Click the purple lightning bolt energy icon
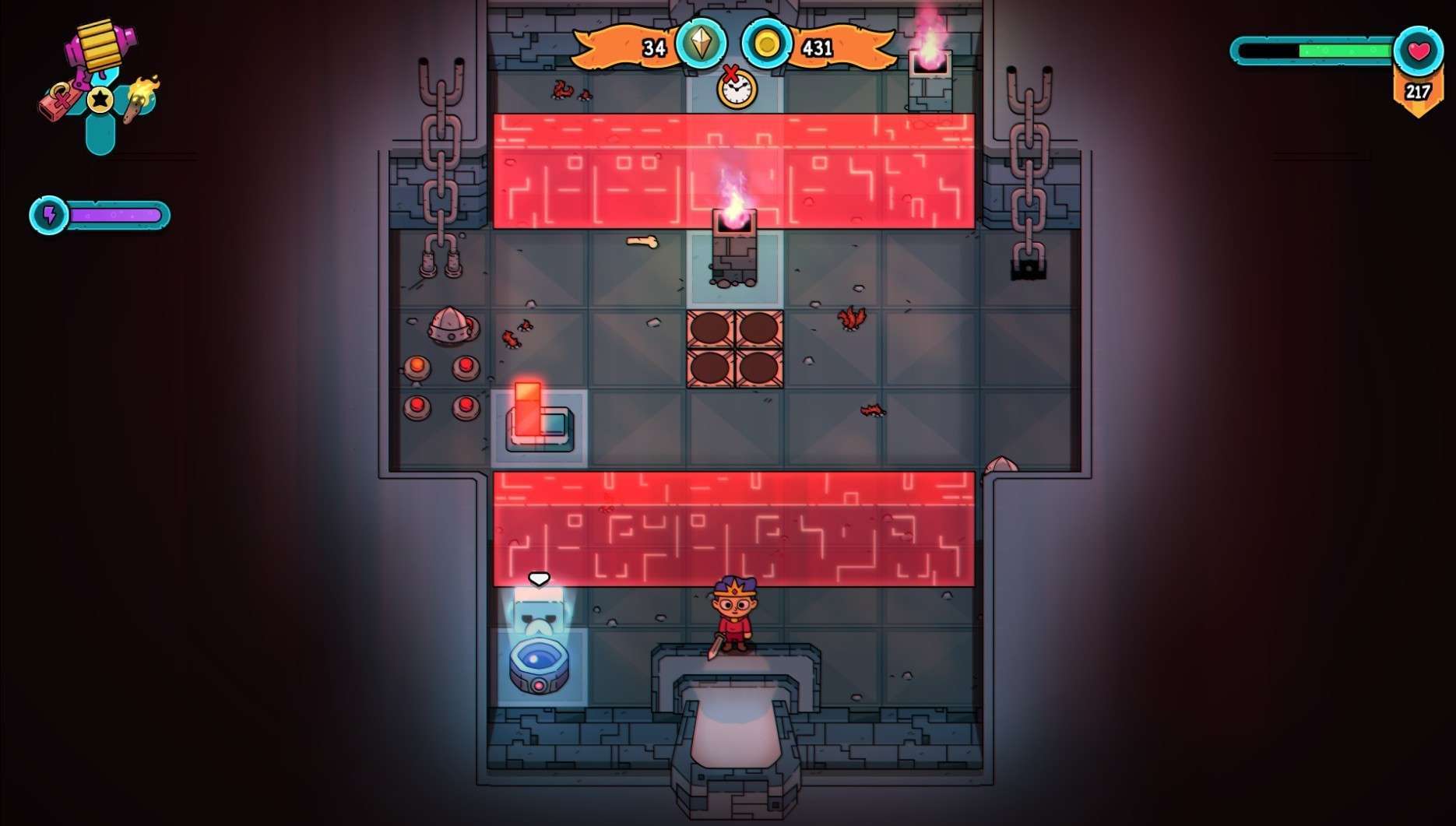Viewport: 1456px width, 826px height. [x=49, y=215]
